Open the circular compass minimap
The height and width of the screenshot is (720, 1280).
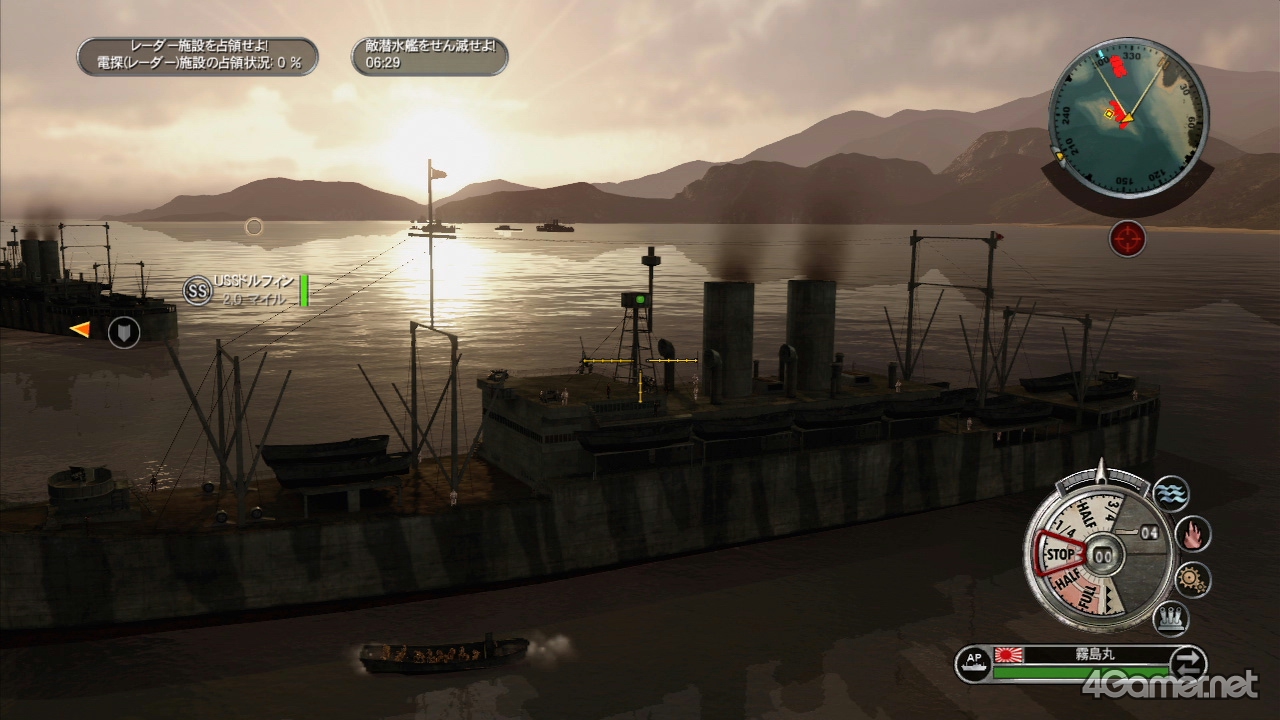[x=1127, y=118]
